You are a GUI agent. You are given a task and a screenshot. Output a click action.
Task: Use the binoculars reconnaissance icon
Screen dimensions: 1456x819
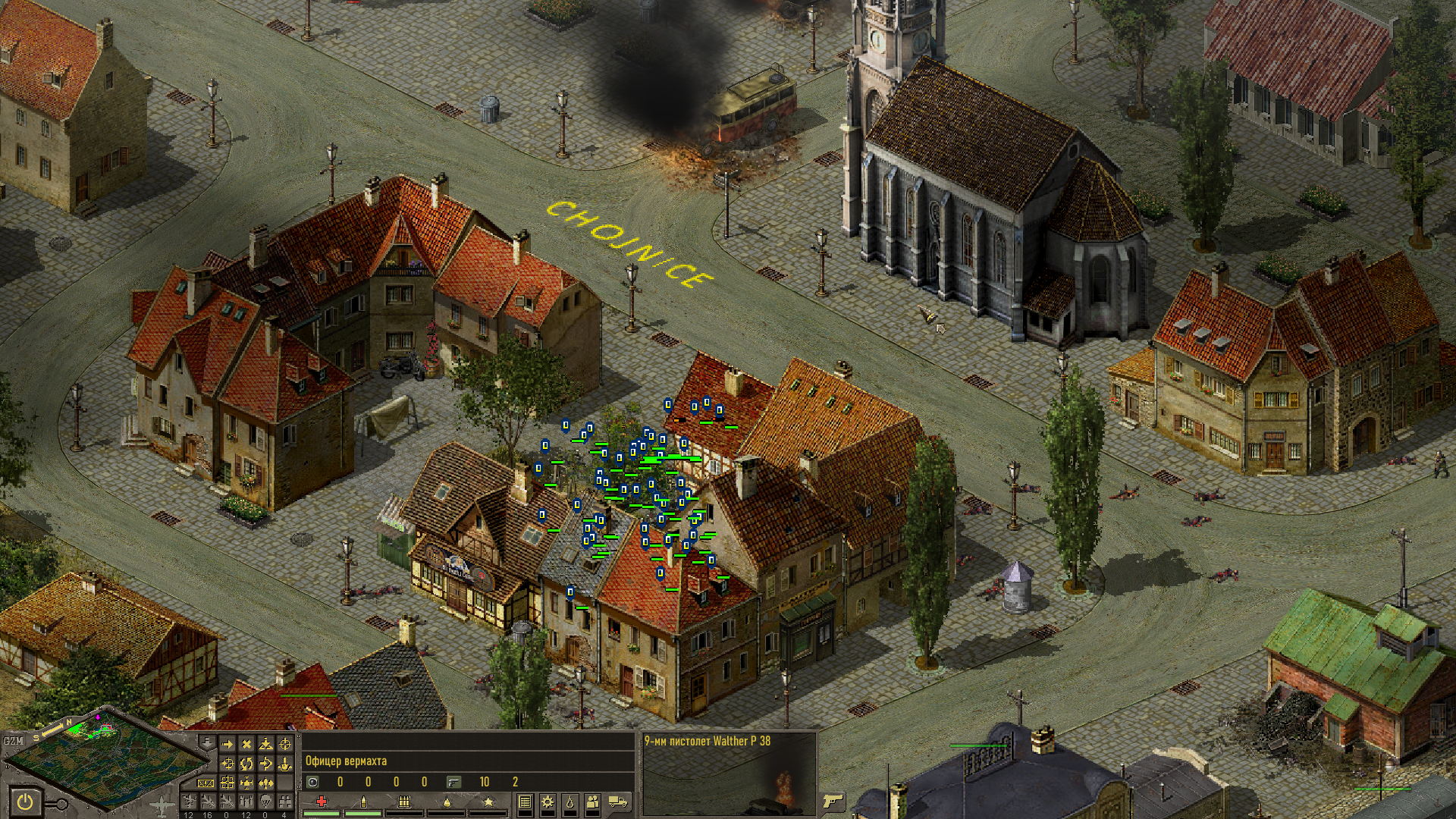[284, 802]
